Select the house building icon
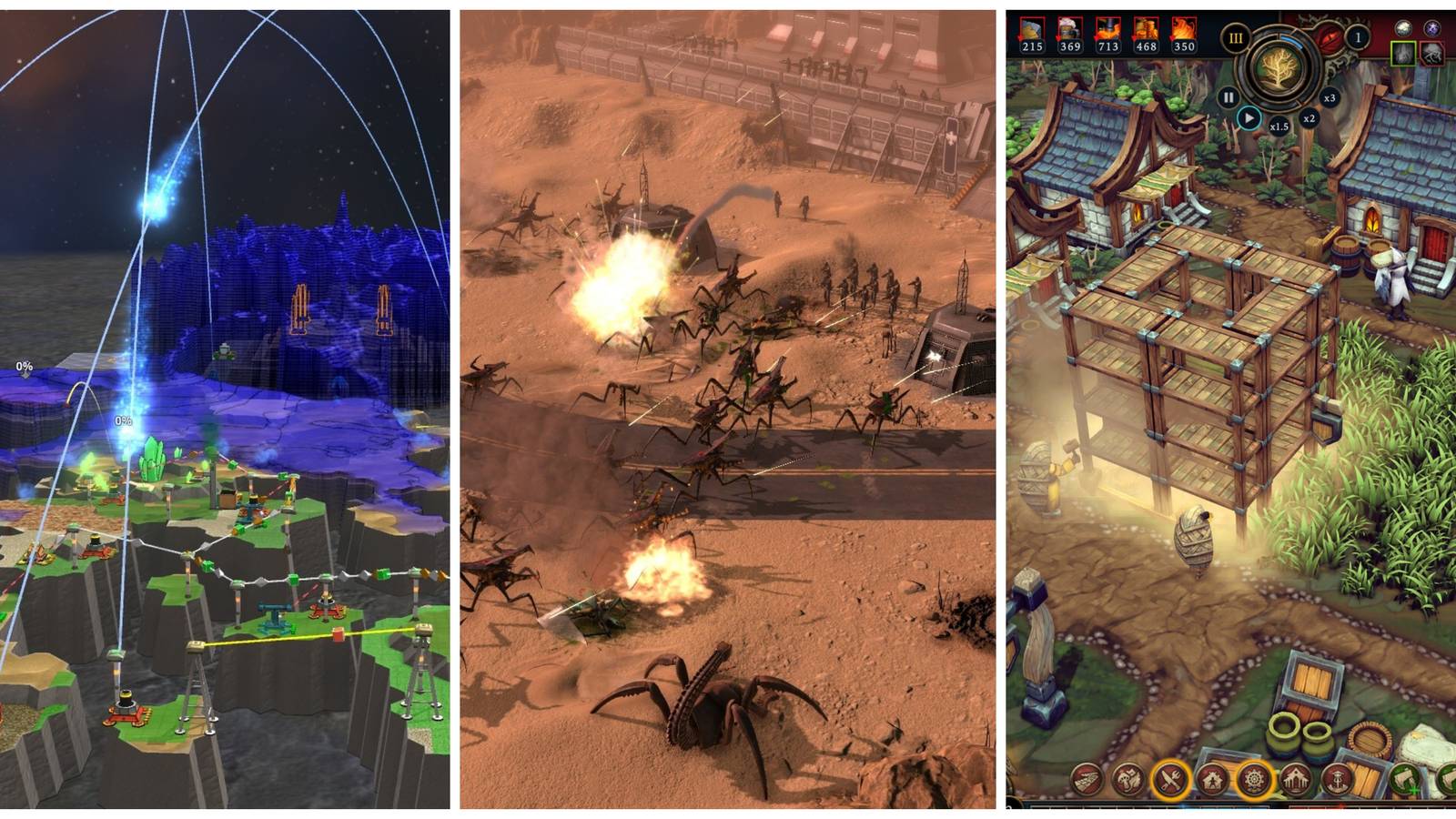The width and height of the screenshot is (1456, 819). (1210, 779)
